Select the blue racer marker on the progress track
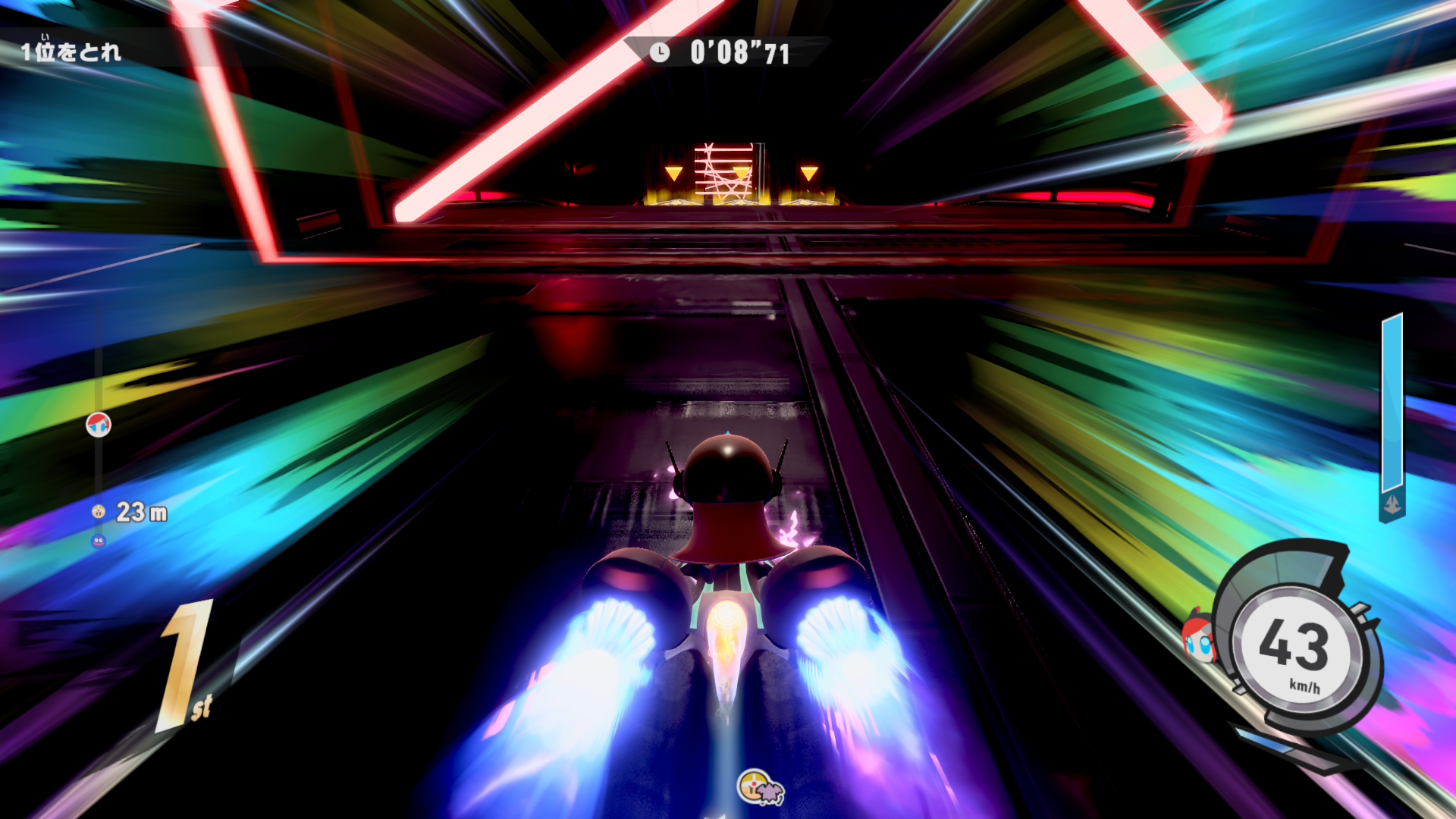 click(x=98, y=541)
